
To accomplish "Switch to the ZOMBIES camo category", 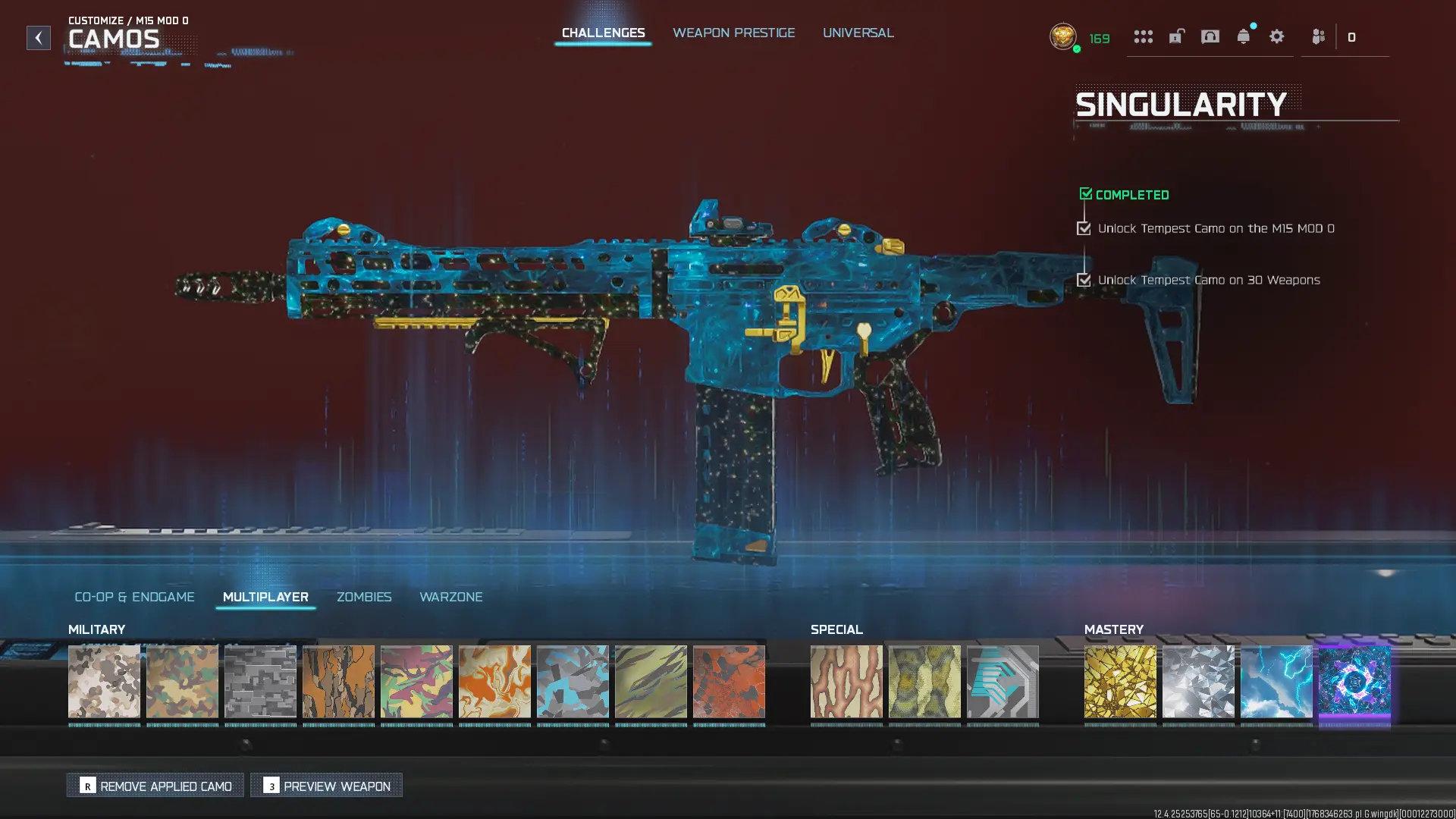I will [x=364, y=597].
